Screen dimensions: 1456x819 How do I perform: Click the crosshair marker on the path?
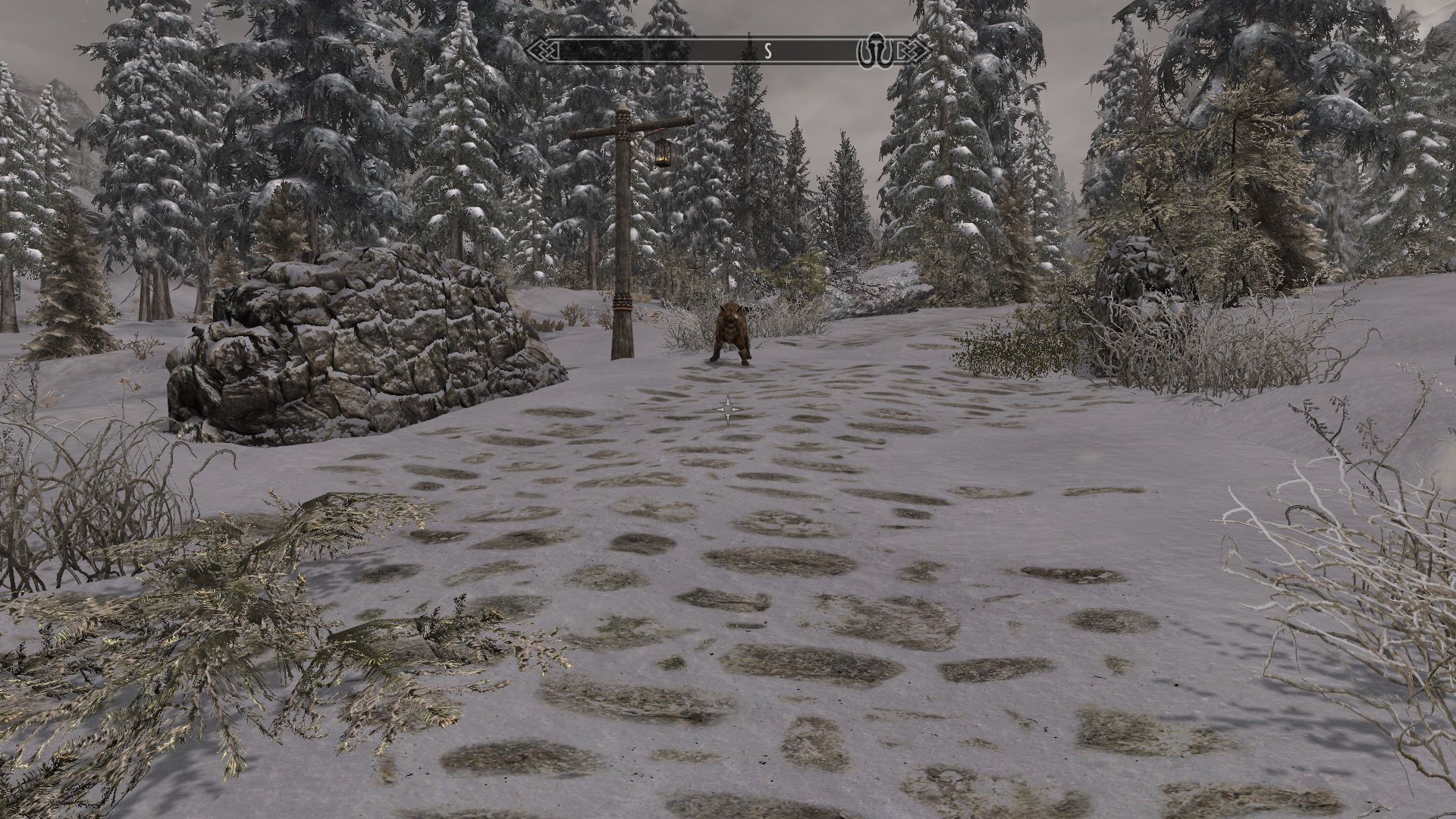pyautogui.click(x=726, y=409)
